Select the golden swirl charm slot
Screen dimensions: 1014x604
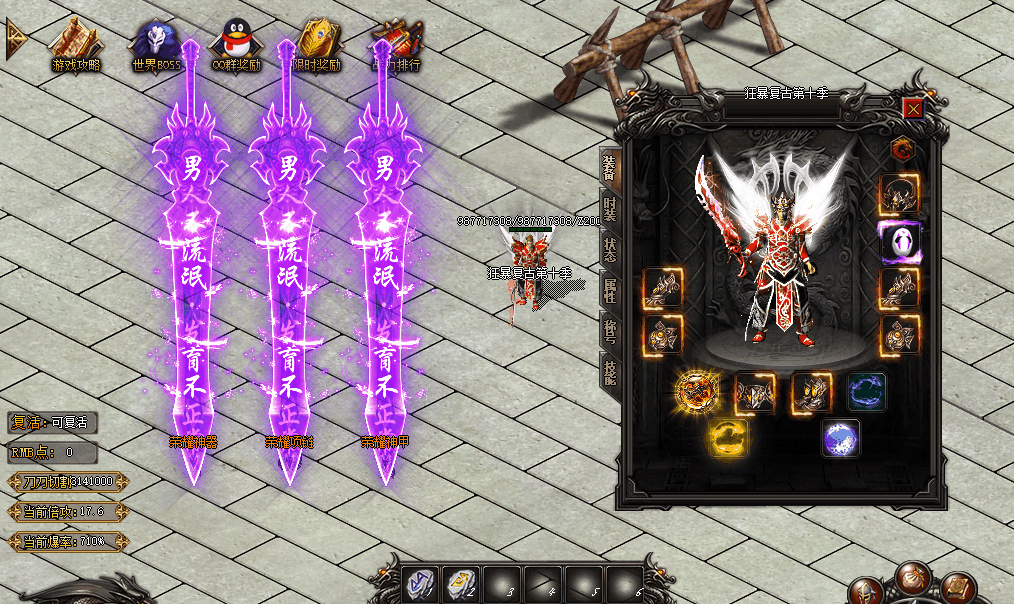pyautogui.click(x=726, y=439)
